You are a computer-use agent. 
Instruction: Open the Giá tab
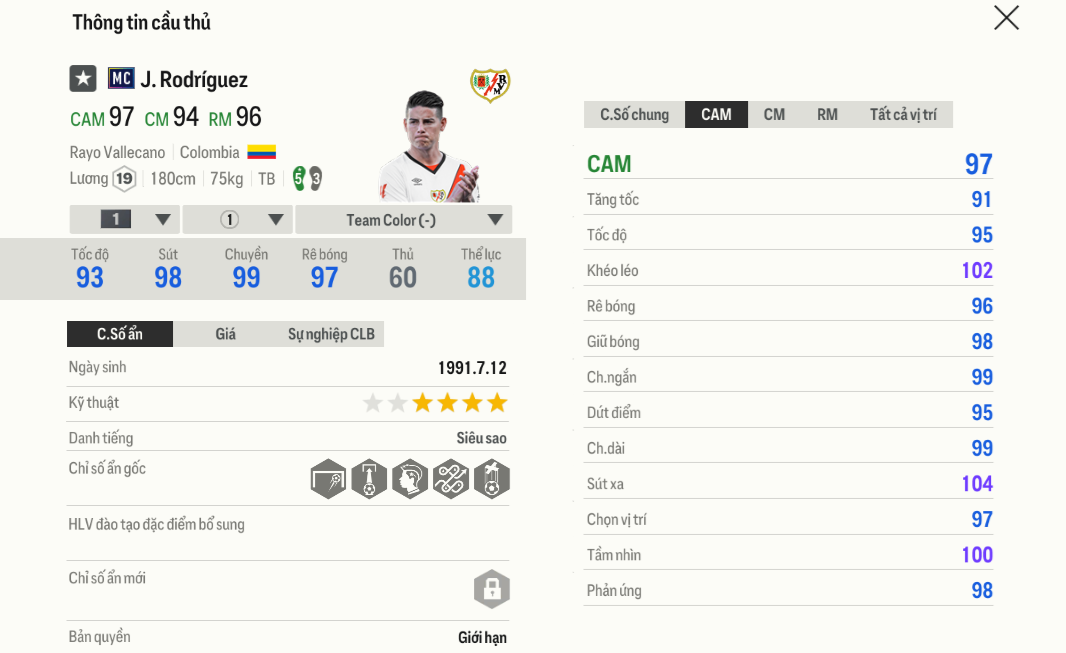click(x=226, y=334)
